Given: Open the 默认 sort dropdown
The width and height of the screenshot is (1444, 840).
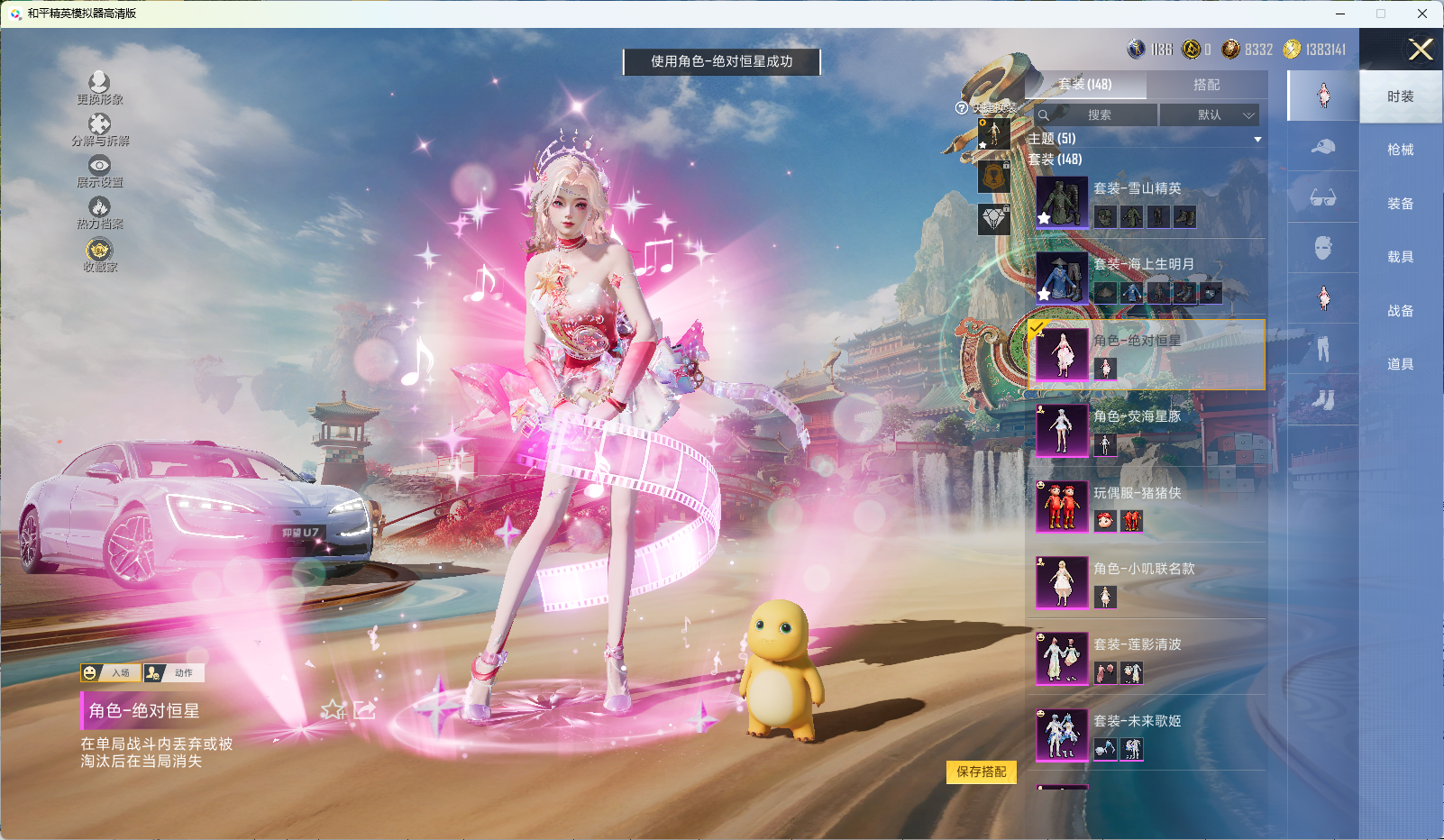Looking at the screenshot, I should tap(1209, 115).
